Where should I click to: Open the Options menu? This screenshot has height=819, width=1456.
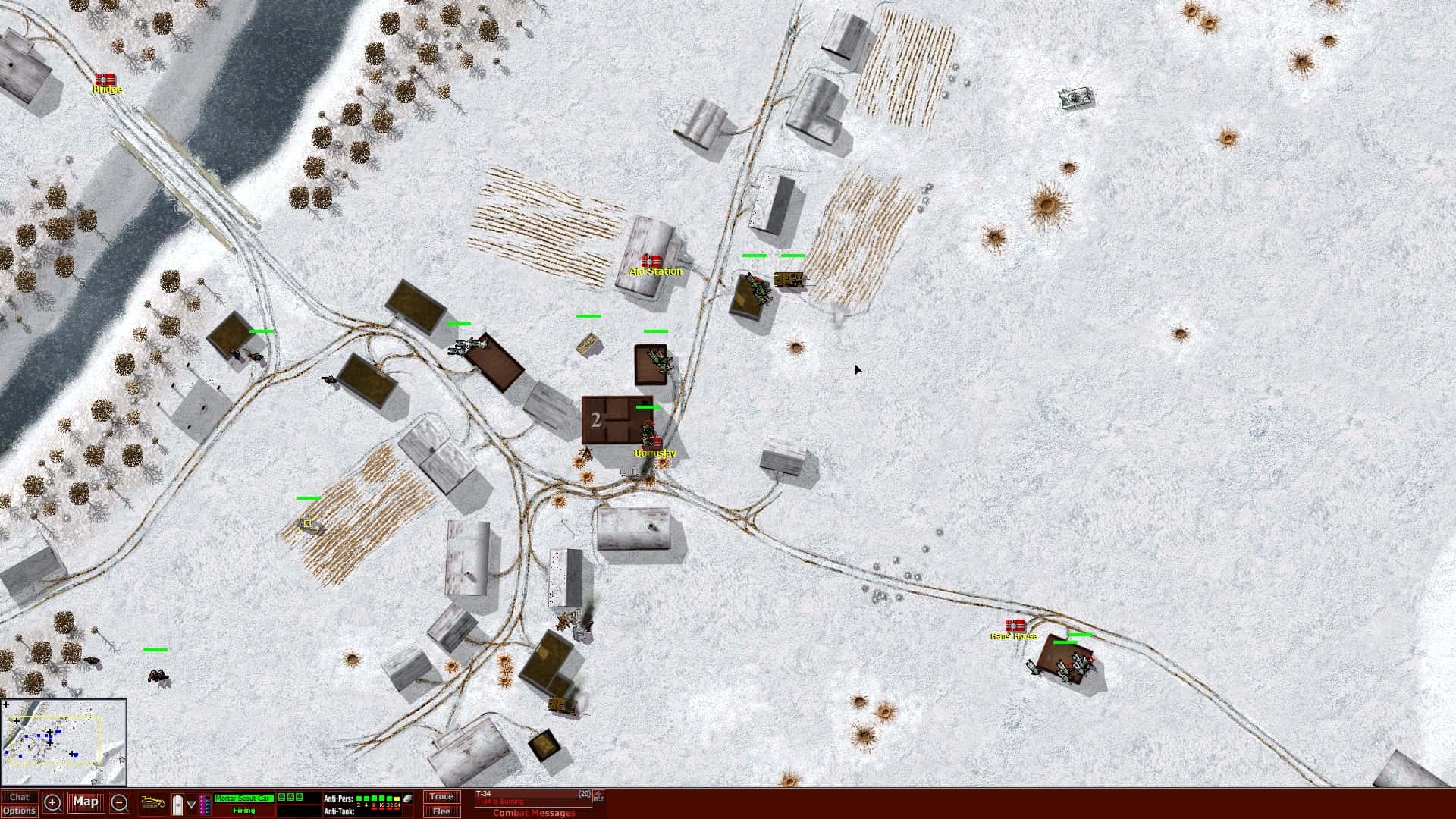coord(20,810)
